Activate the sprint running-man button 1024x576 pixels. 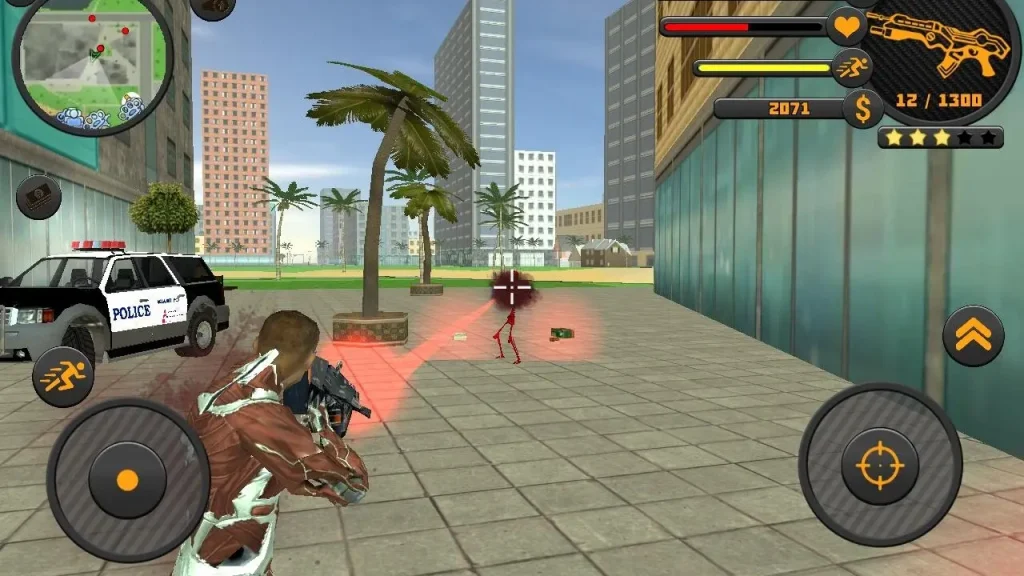[63, 376]
